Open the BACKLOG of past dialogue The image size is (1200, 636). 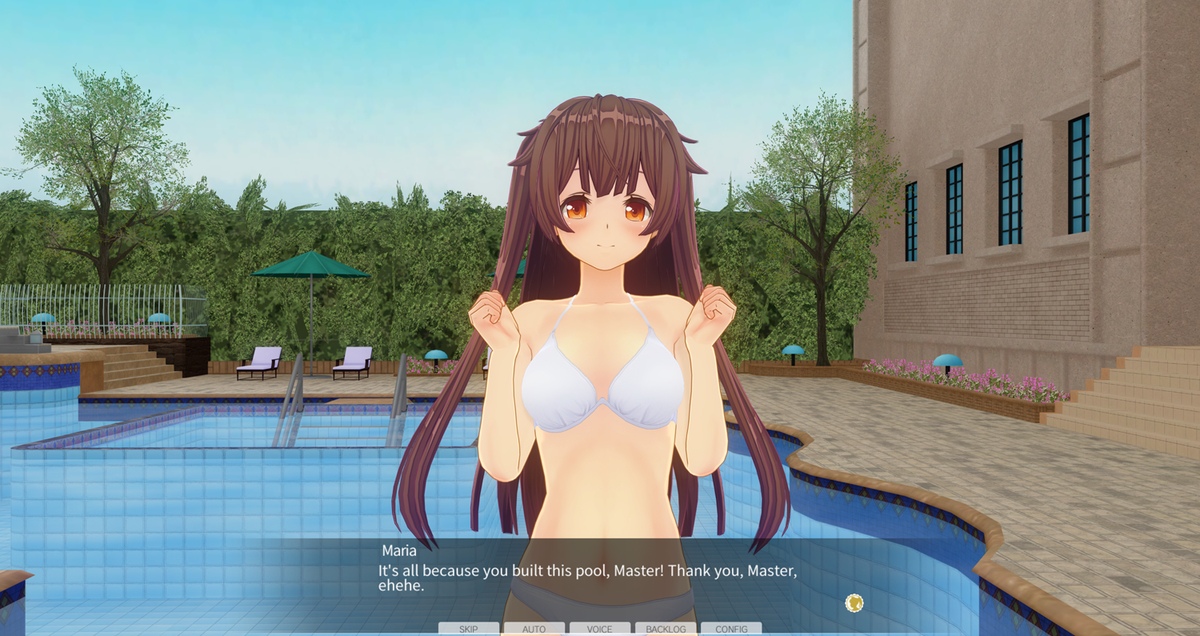pos(665,629)
